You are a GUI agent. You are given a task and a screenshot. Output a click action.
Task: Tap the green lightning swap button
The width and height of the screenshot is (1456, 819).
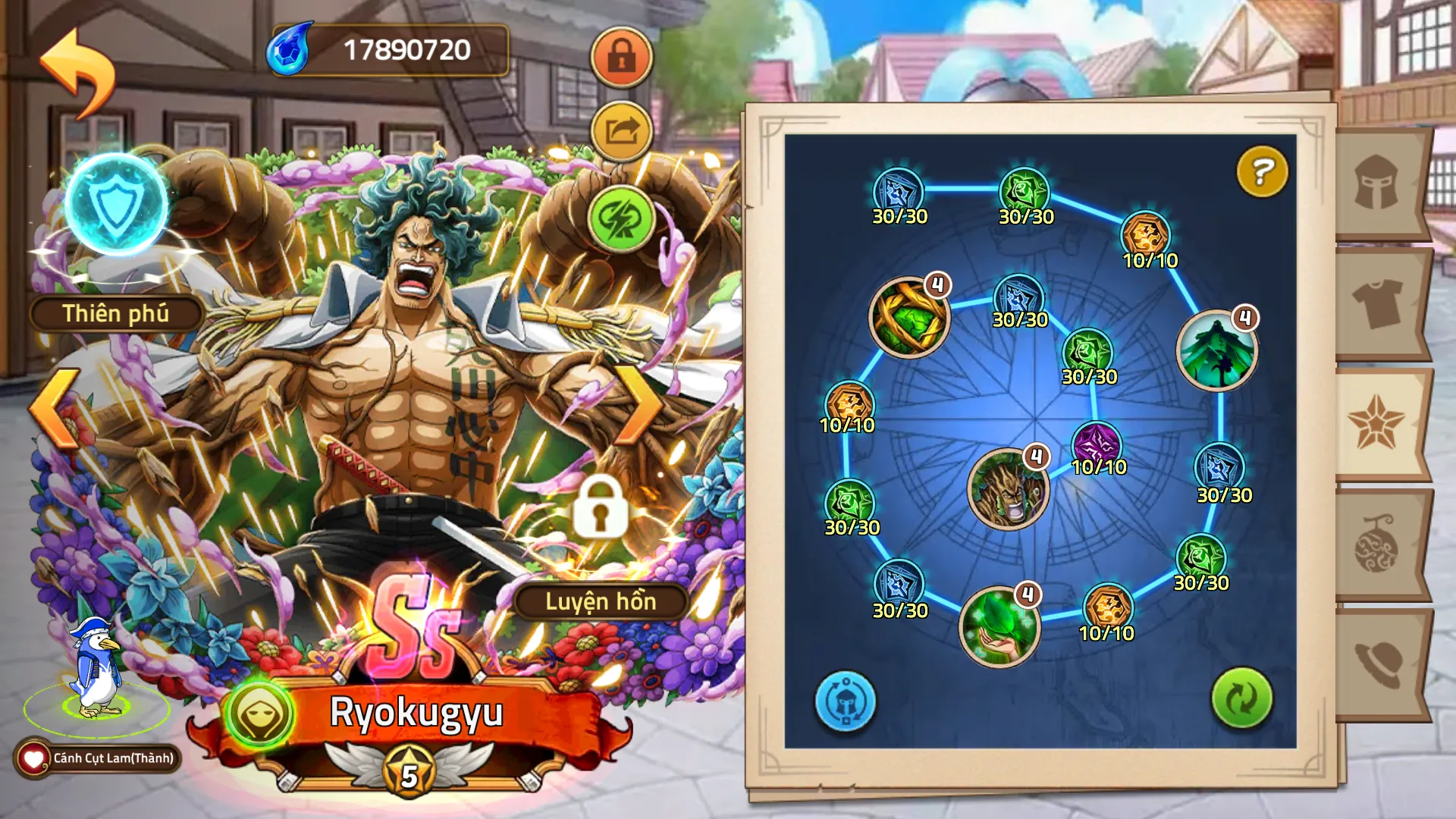tap(621, 218)
